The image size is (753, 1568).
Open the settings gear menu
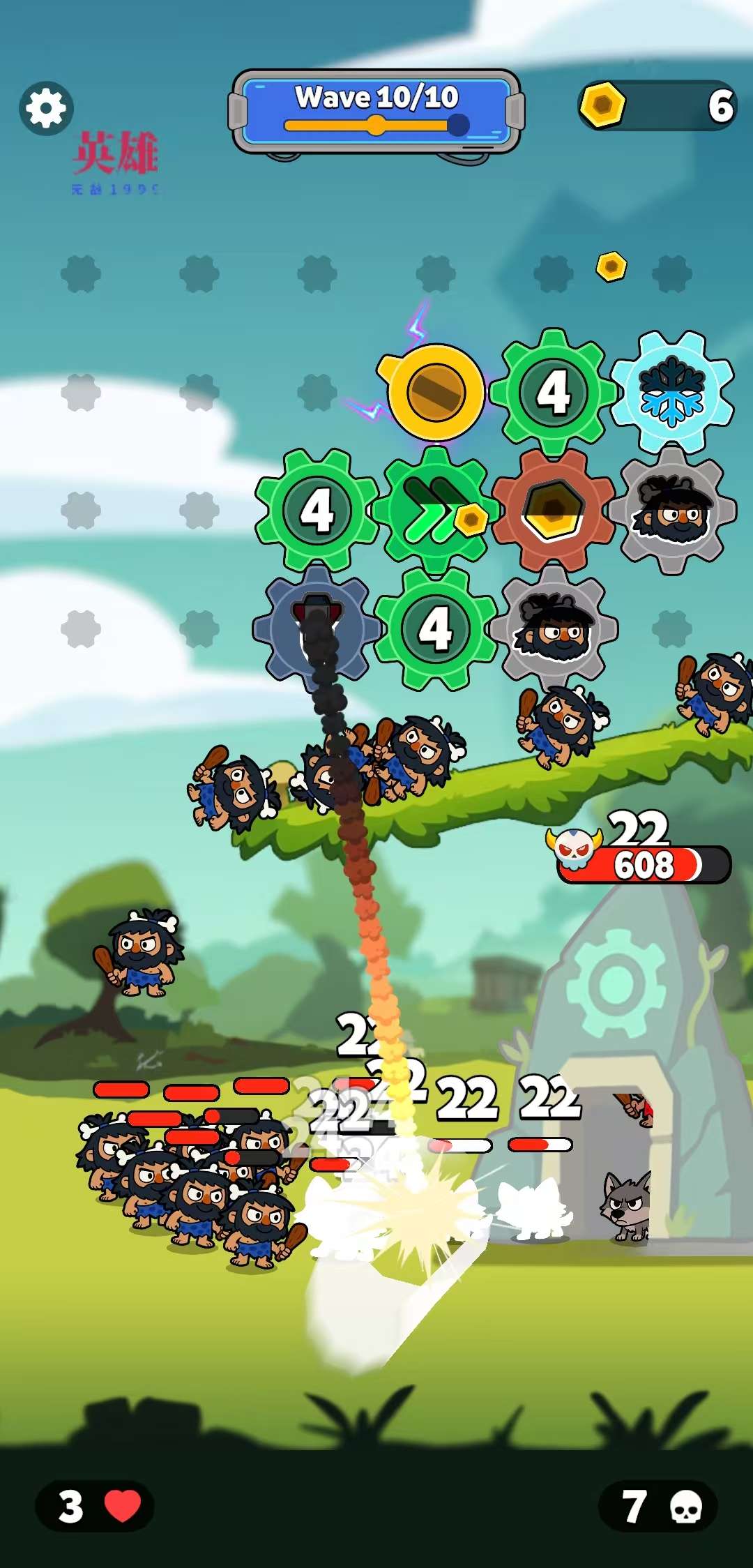(x=46, y=108)
